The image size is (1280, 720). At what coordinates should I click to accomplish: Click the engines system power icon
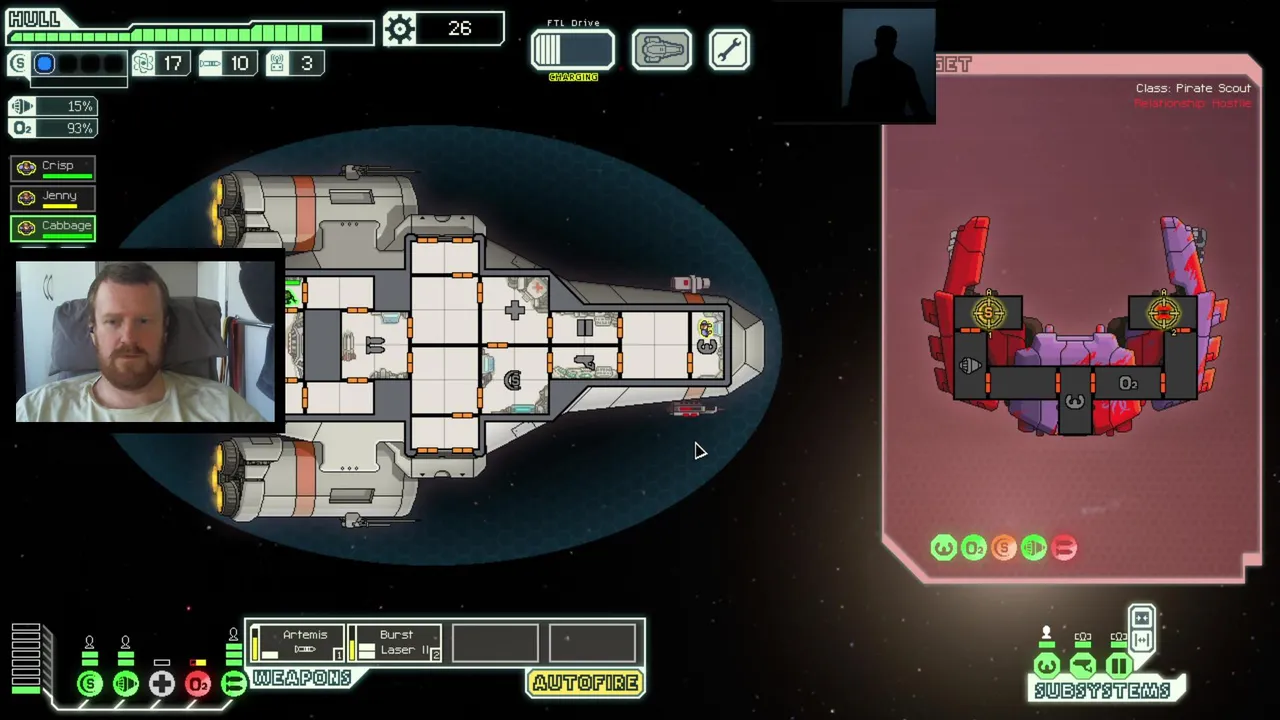(126, 684)
